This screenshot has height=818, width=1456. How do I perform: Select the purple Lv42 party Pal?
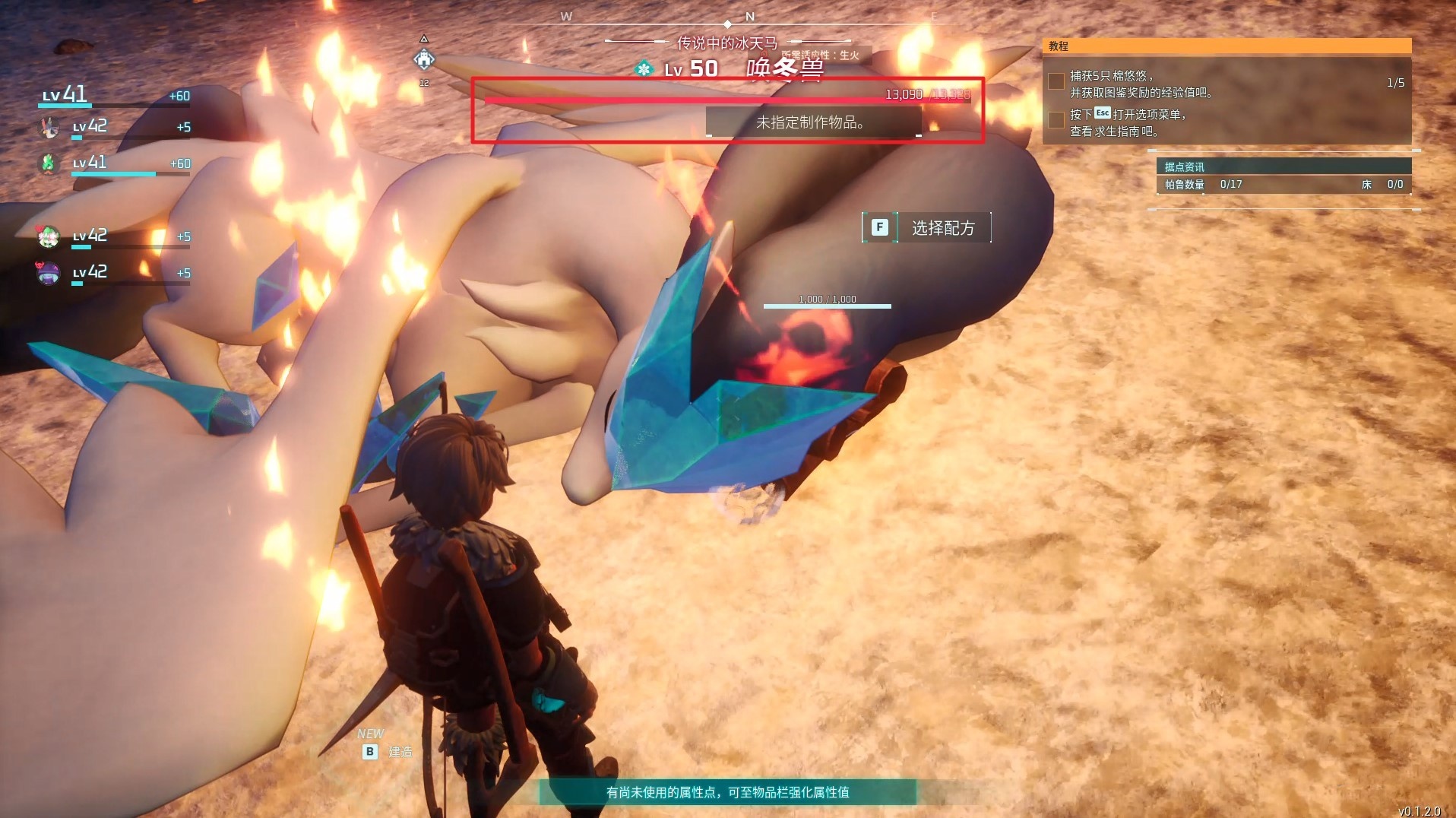click(x=49, y=272)
